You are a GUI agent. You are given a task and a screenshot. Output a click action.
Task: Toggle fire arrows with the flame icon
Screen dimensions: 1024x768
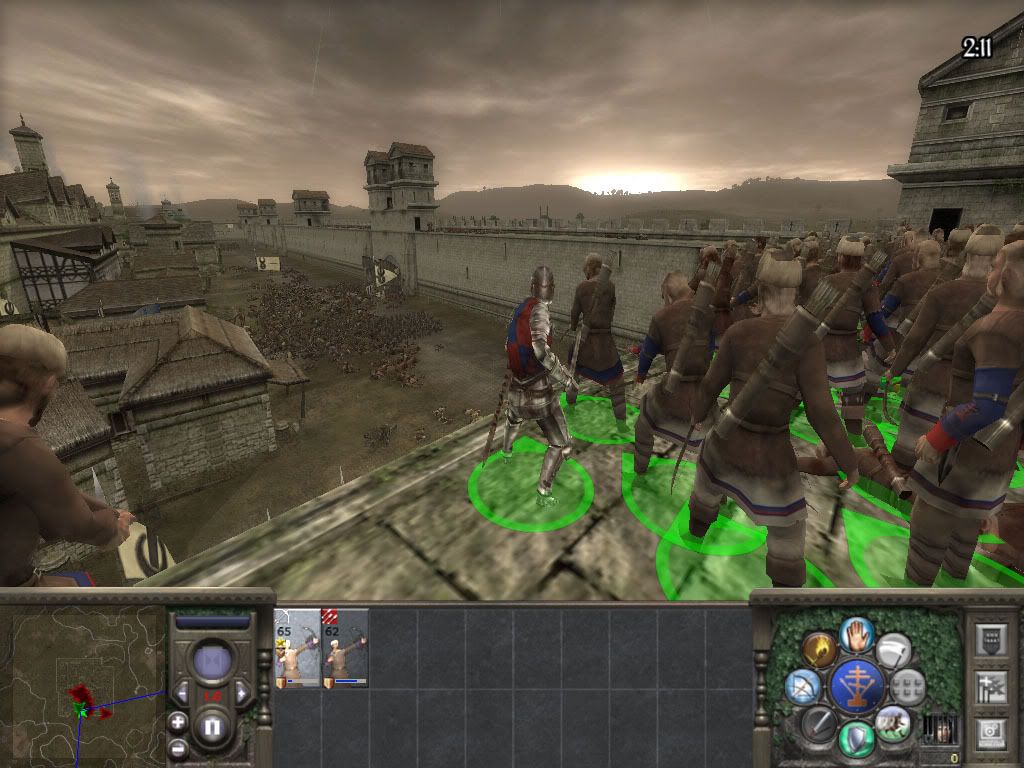click(819, 650)
